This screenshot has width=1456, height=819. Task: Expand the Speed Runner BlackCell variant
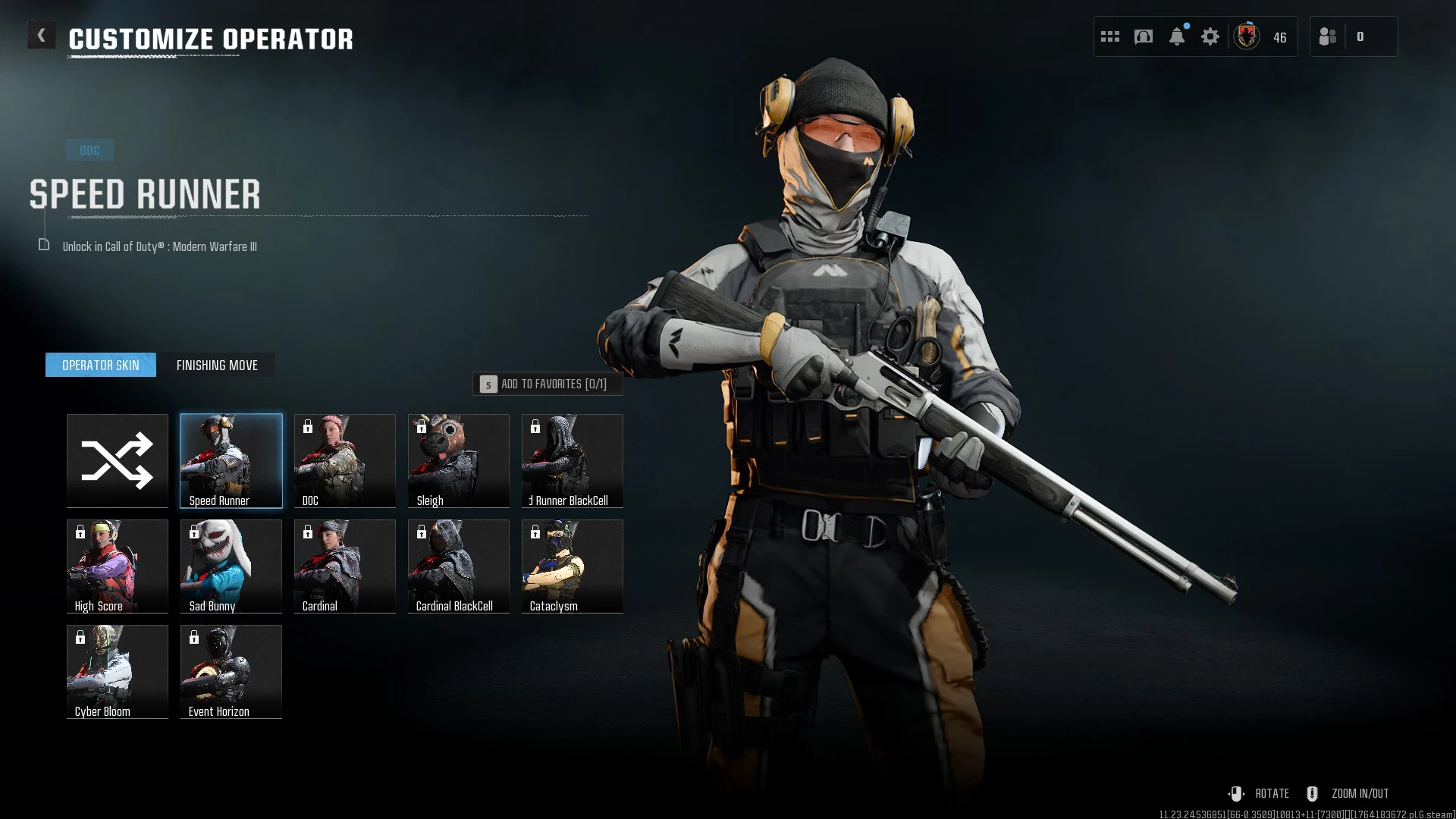click(572, 460)
